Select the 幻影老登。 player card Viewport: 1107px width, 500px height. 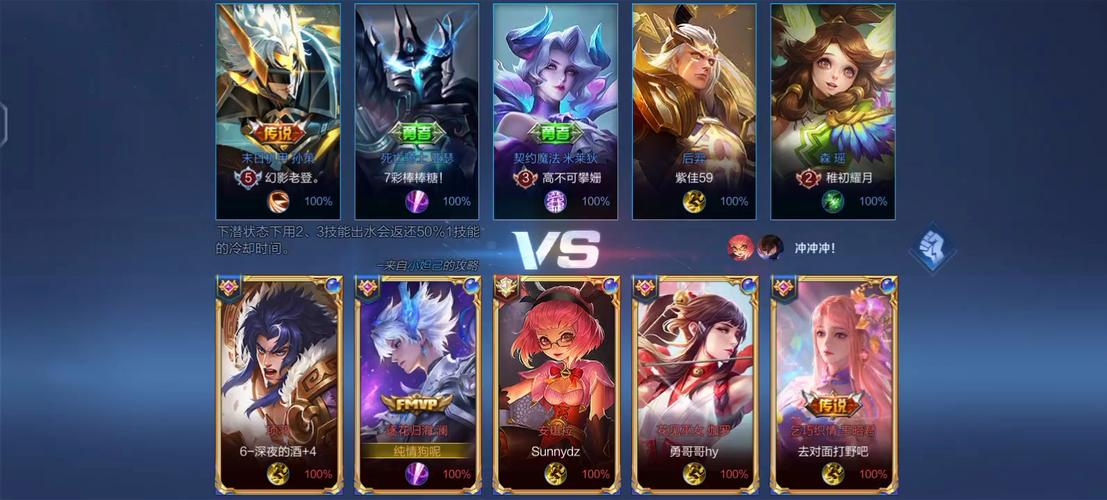(x=278, y=110)
